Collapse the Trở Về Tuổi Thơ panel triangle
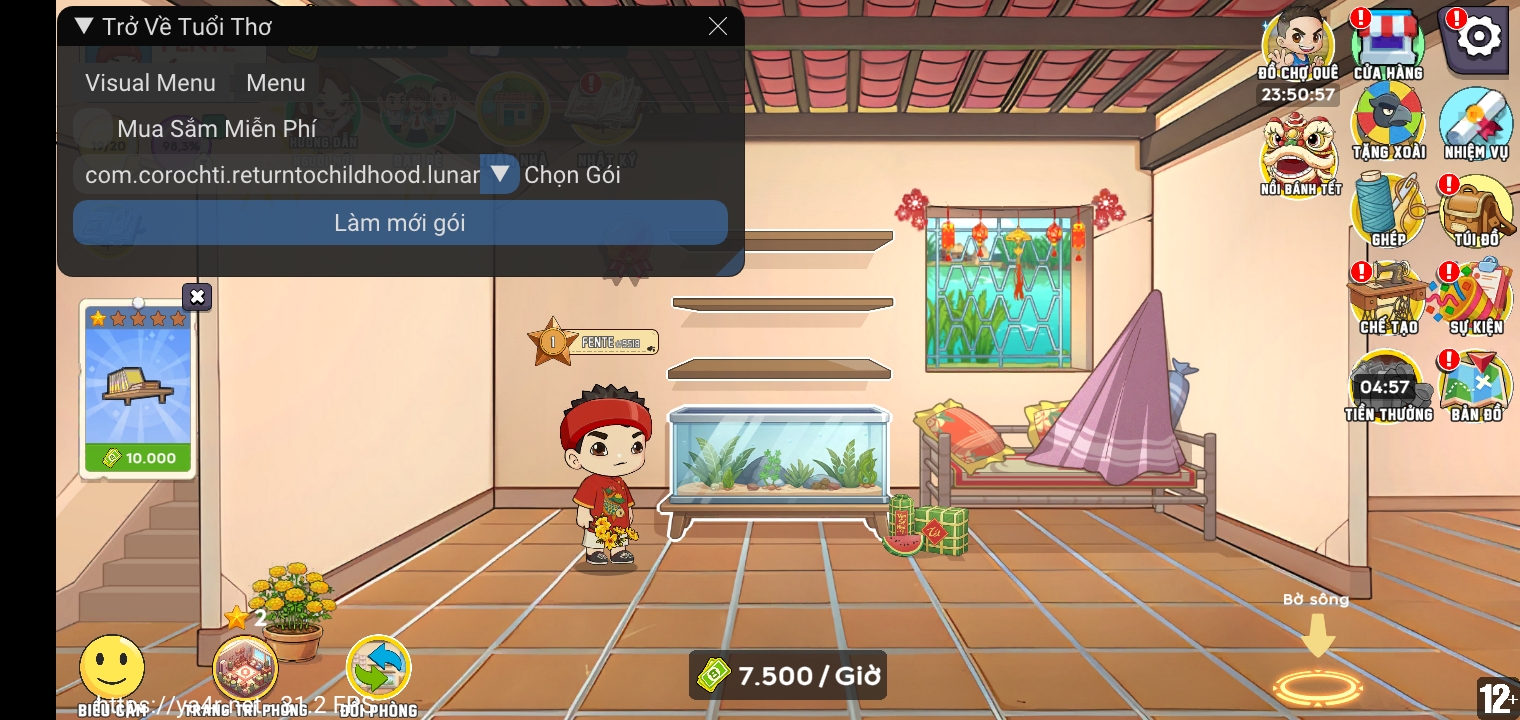The width and height of the screenshot is (1520, 720). pos(84,27)
